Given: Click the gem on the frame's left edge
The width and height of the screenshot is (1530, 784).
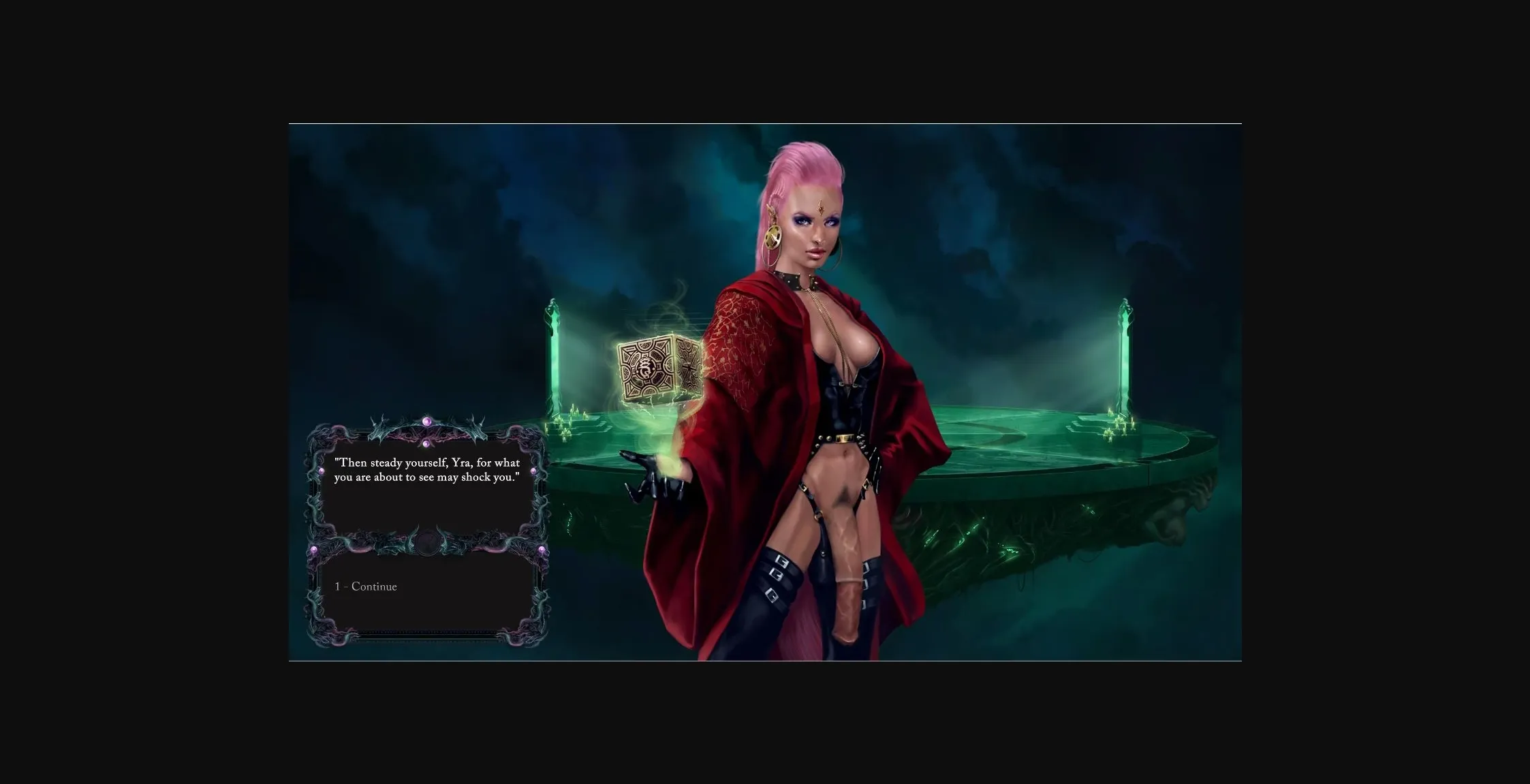Looking at the screenshot, I should pos(321,471).
